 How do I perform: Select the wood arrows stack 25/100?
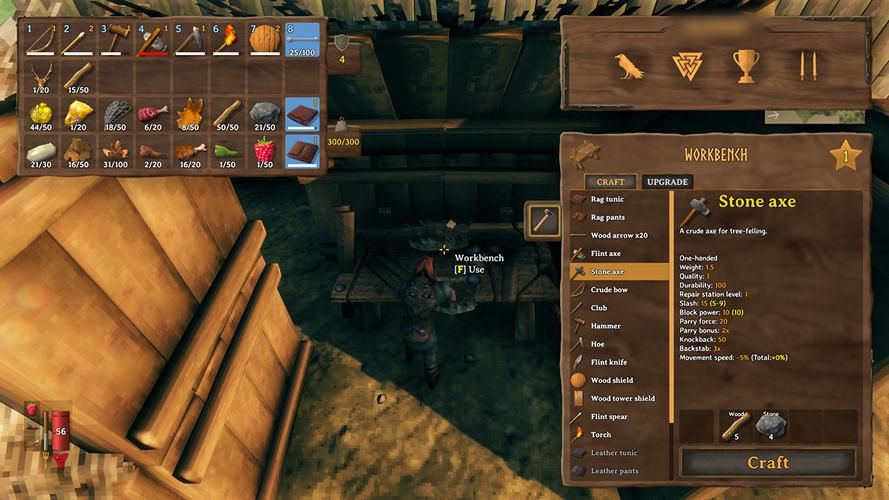(302, 41)
